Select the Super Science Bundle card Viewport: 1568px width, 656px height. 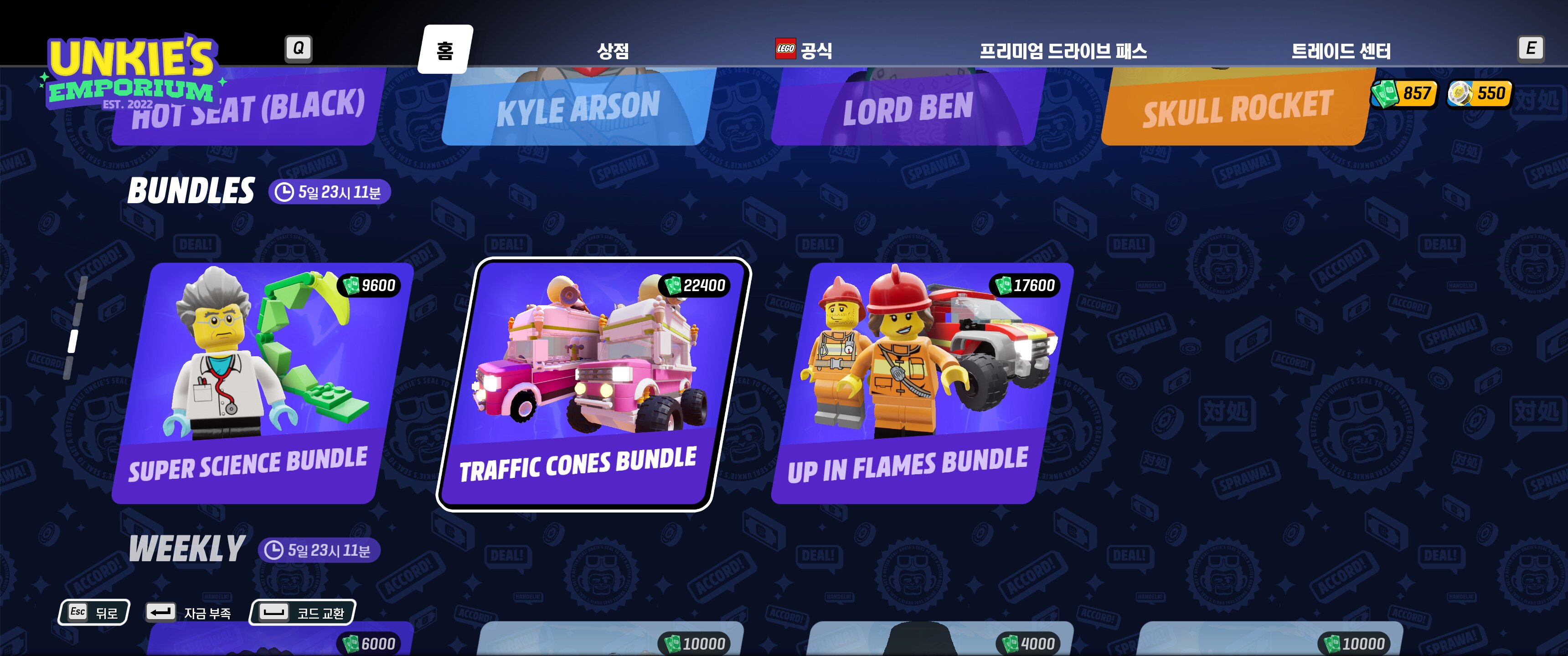[x=262, y=384]
